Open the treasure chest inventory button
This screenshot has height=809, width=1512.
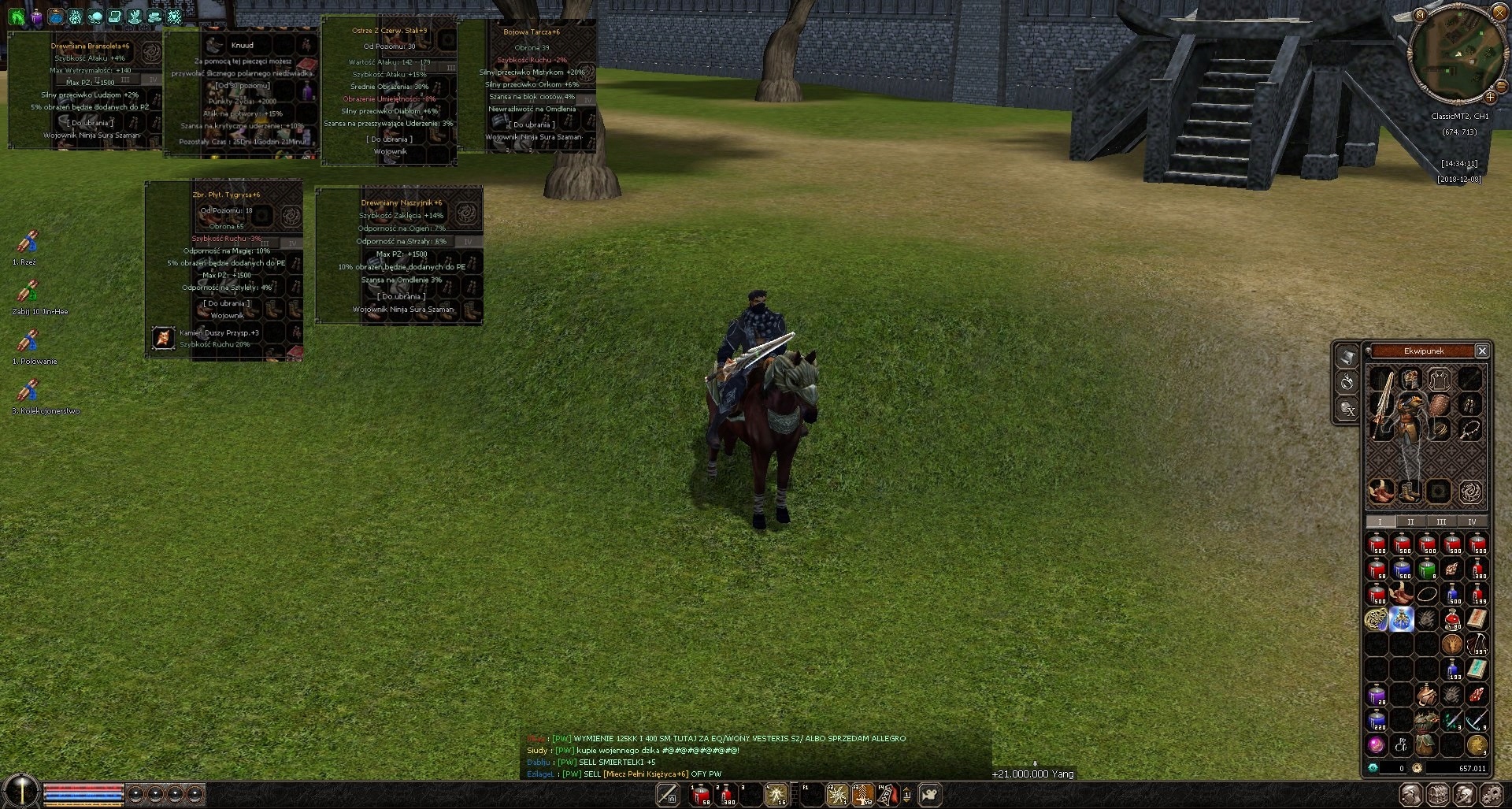(x=1438, y=795)
